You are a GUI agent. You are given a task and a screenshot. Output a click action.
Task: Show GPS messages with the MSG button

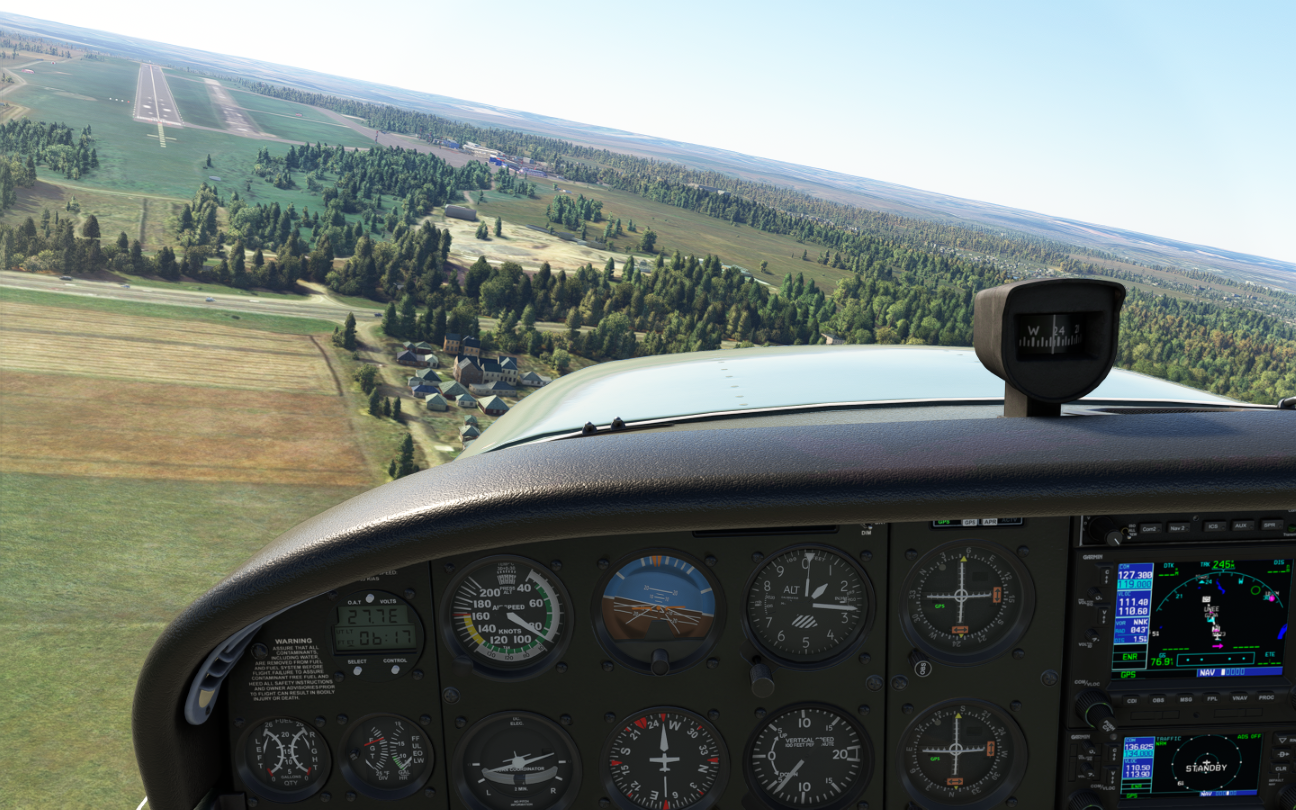(1186, 699)
